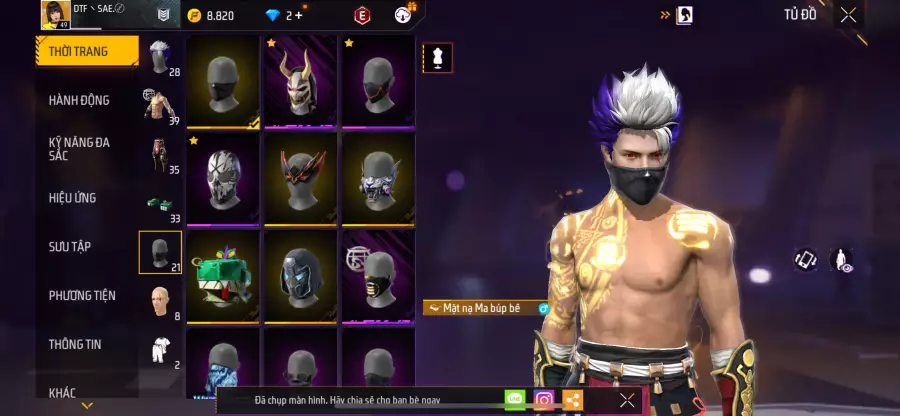Dismiss the screenshot share bar
This screenshot has height=416, width=900.
[627, 400]
